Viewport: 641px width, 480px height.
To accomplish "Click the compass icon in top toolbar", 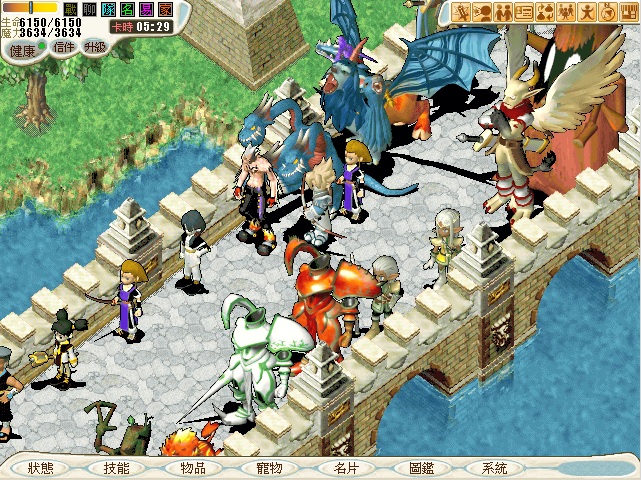I will coord(609,12).
